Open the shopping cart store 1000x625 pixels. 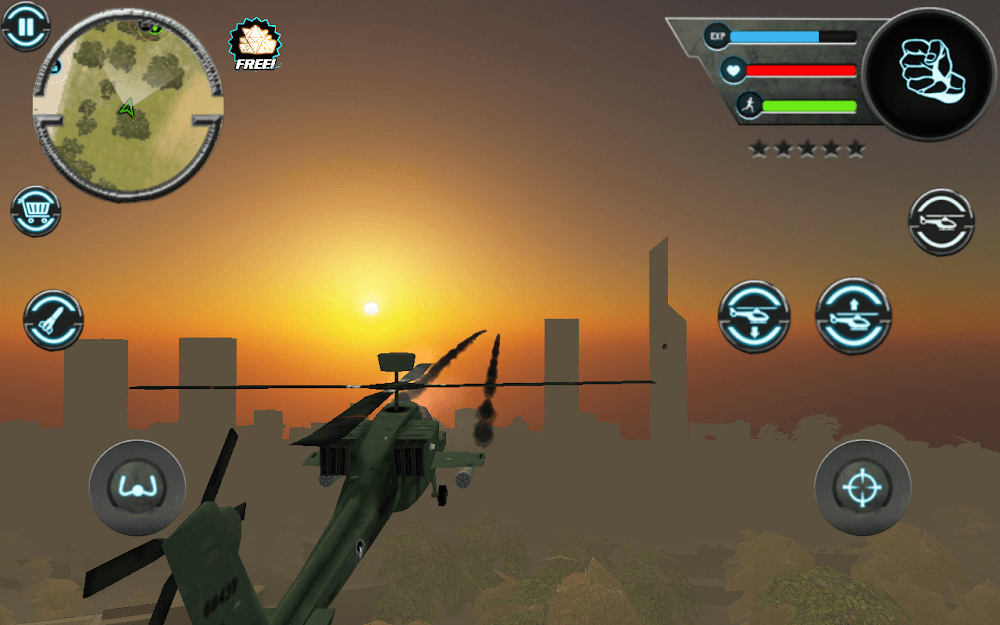pyautogui.click(x=36, y=211)
